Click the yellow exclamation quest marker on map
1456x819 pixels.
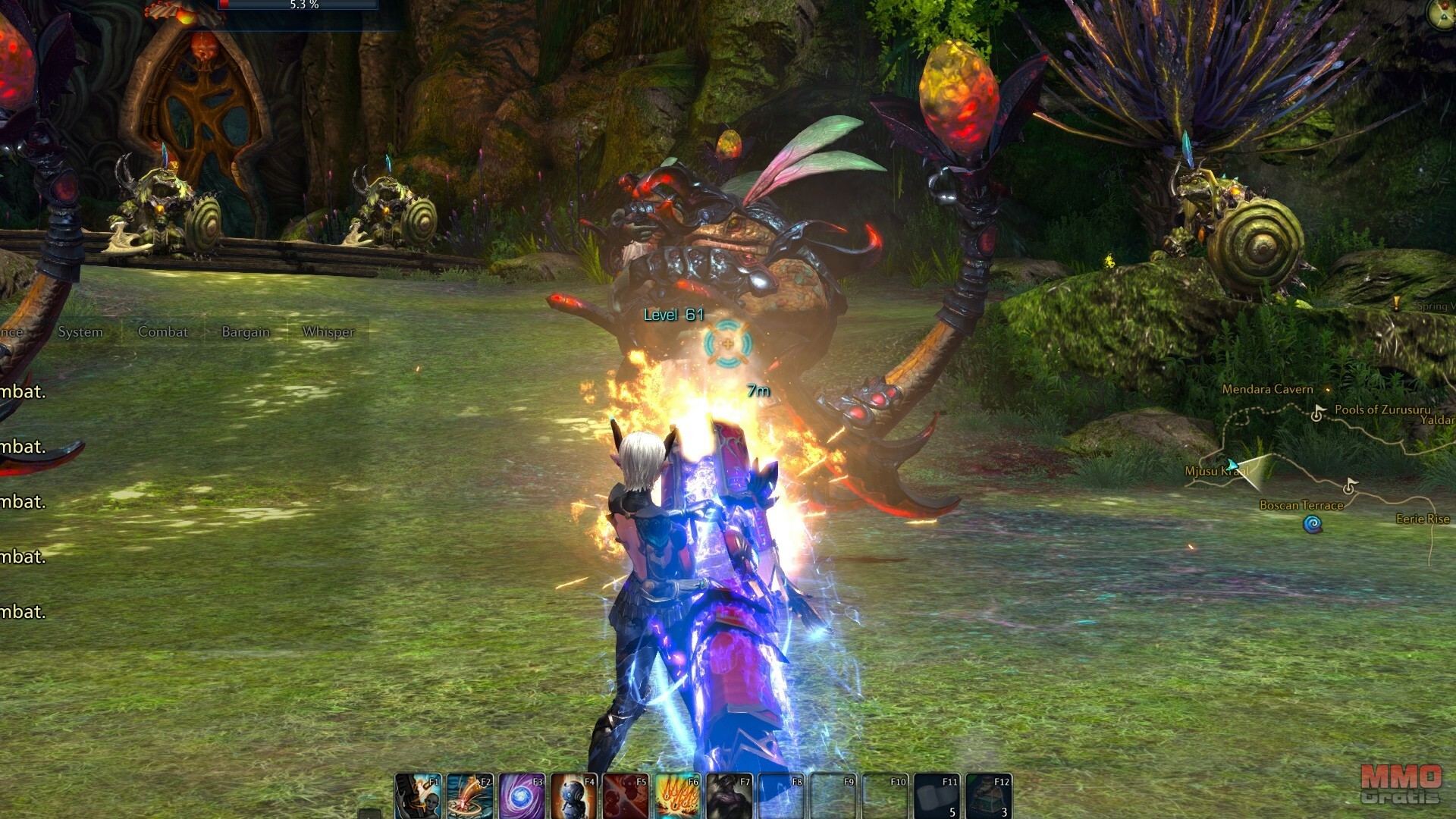[x=1397, y=303]
